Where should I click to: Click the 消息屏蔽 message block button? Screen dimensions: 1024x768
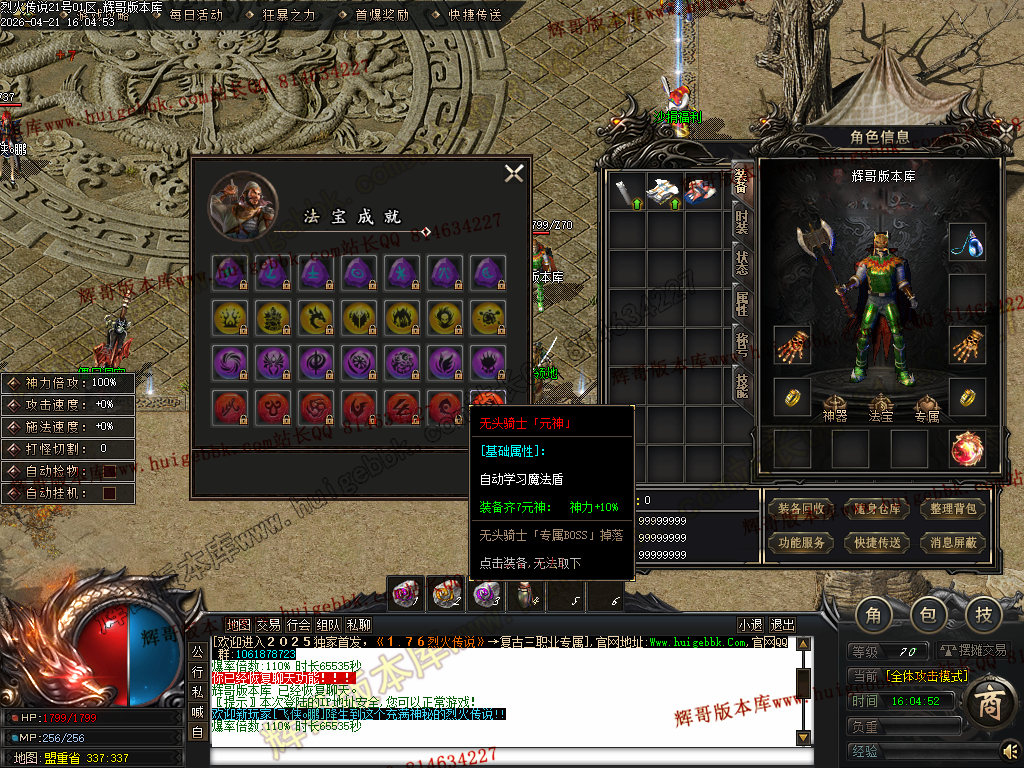pos(953,543)
